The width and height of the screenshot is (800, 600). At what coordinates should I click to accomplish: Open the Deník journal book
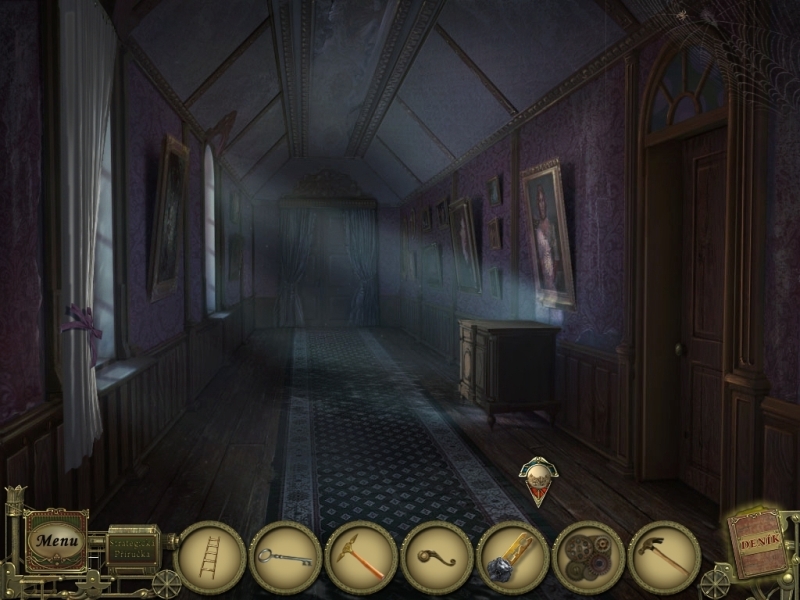[757, 545]
